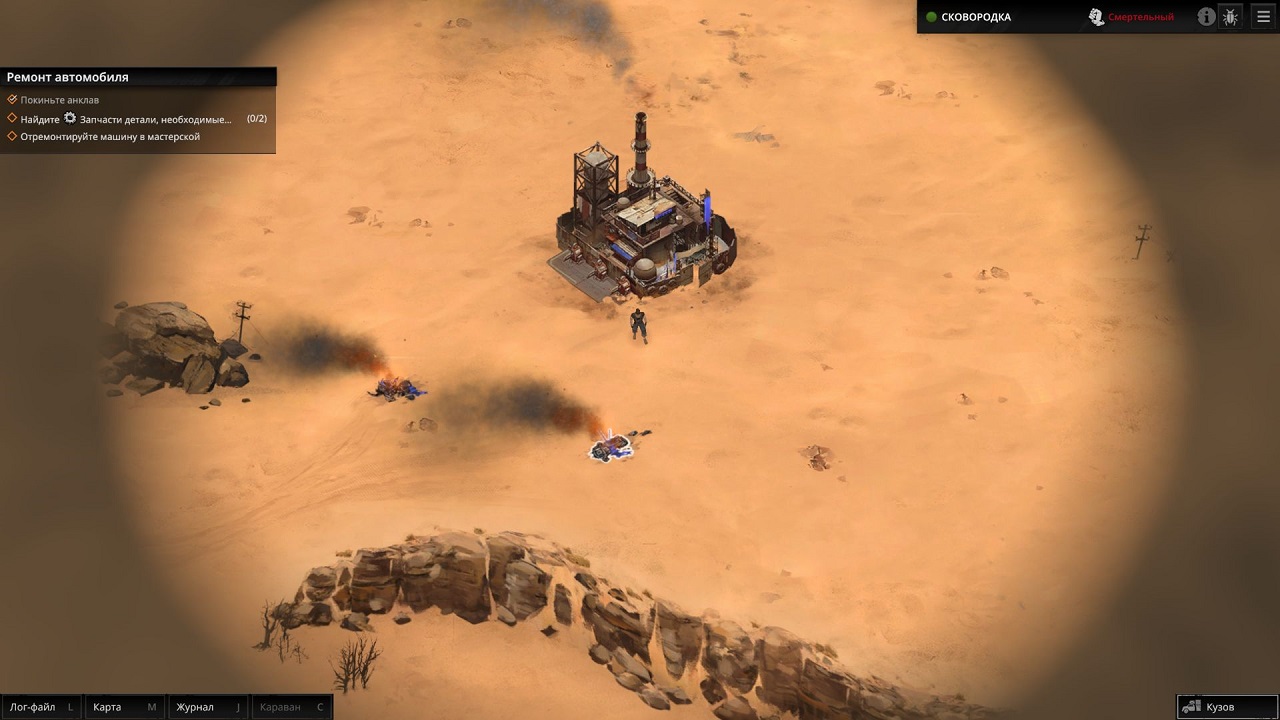This screenshot has width=1280, height=720.
Task: Open the hamburger menu in top-right corner
Action: (x=1263, y=16)
